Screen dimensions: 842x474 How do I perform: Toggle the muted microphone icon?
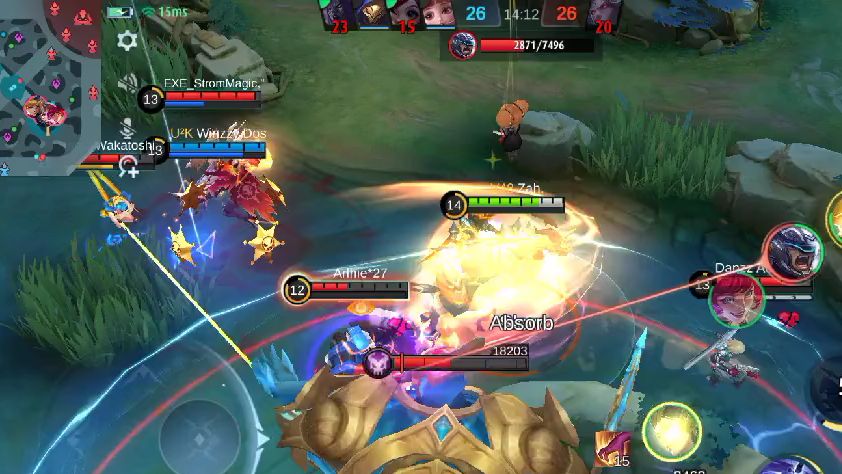[127, 127]
